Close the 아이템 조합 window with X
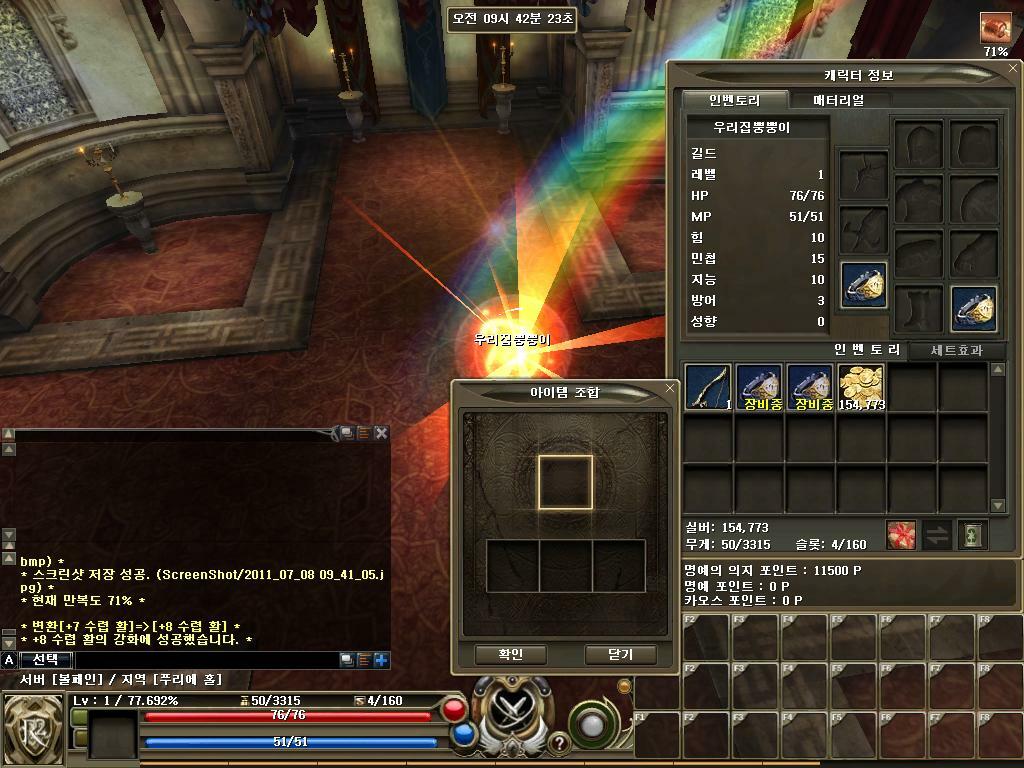Viewport: 1024px width, 768px height. coord(670,388)
